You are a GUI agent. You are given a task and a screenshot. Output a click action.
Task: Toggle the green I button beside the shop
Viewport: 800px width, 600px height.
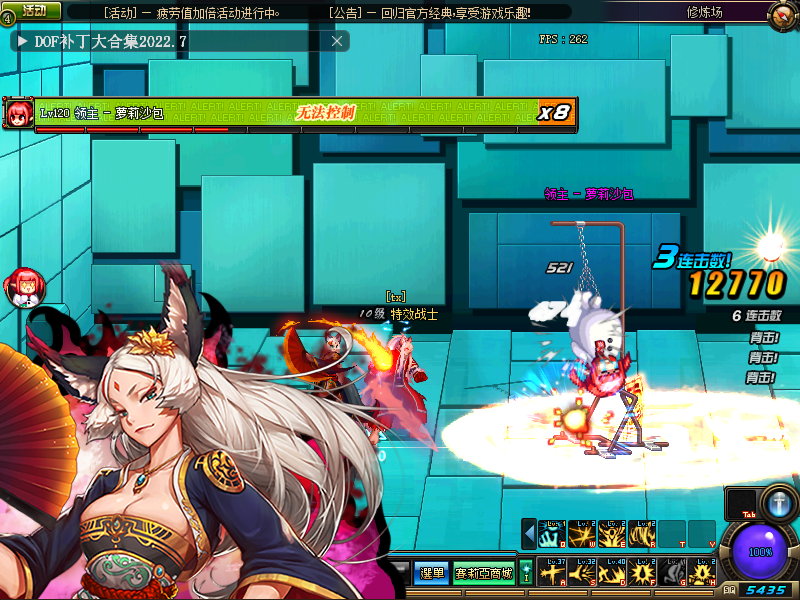tap(526, 573)
